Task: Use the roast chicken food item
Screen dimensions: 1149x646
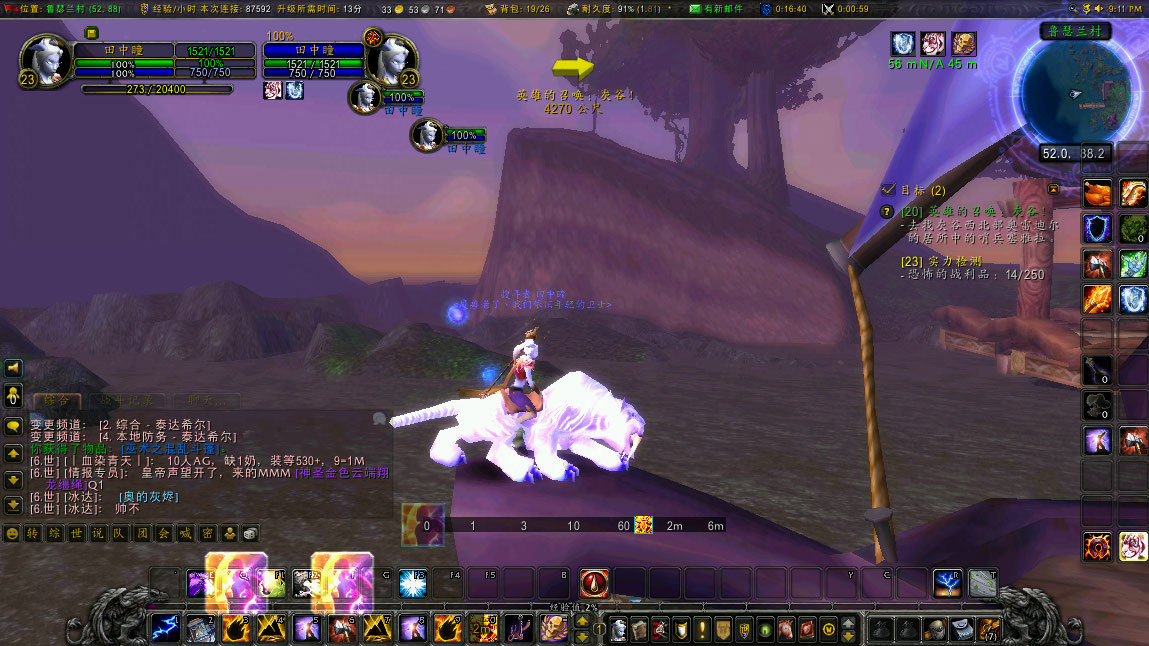Action: 1098,192
